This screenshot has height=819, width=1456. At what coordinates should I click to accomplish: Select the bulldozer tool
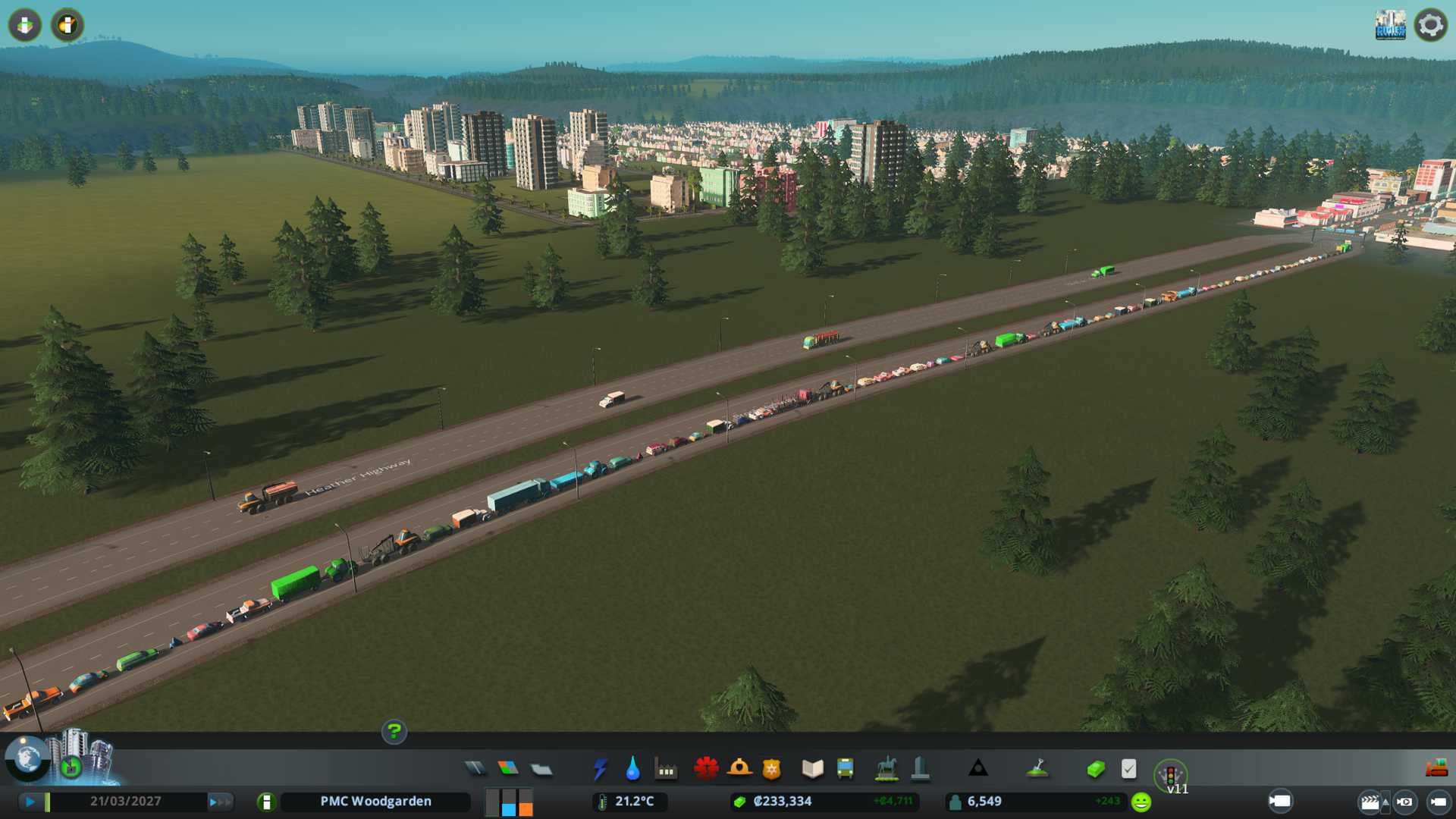click(x=1436, y=769)
